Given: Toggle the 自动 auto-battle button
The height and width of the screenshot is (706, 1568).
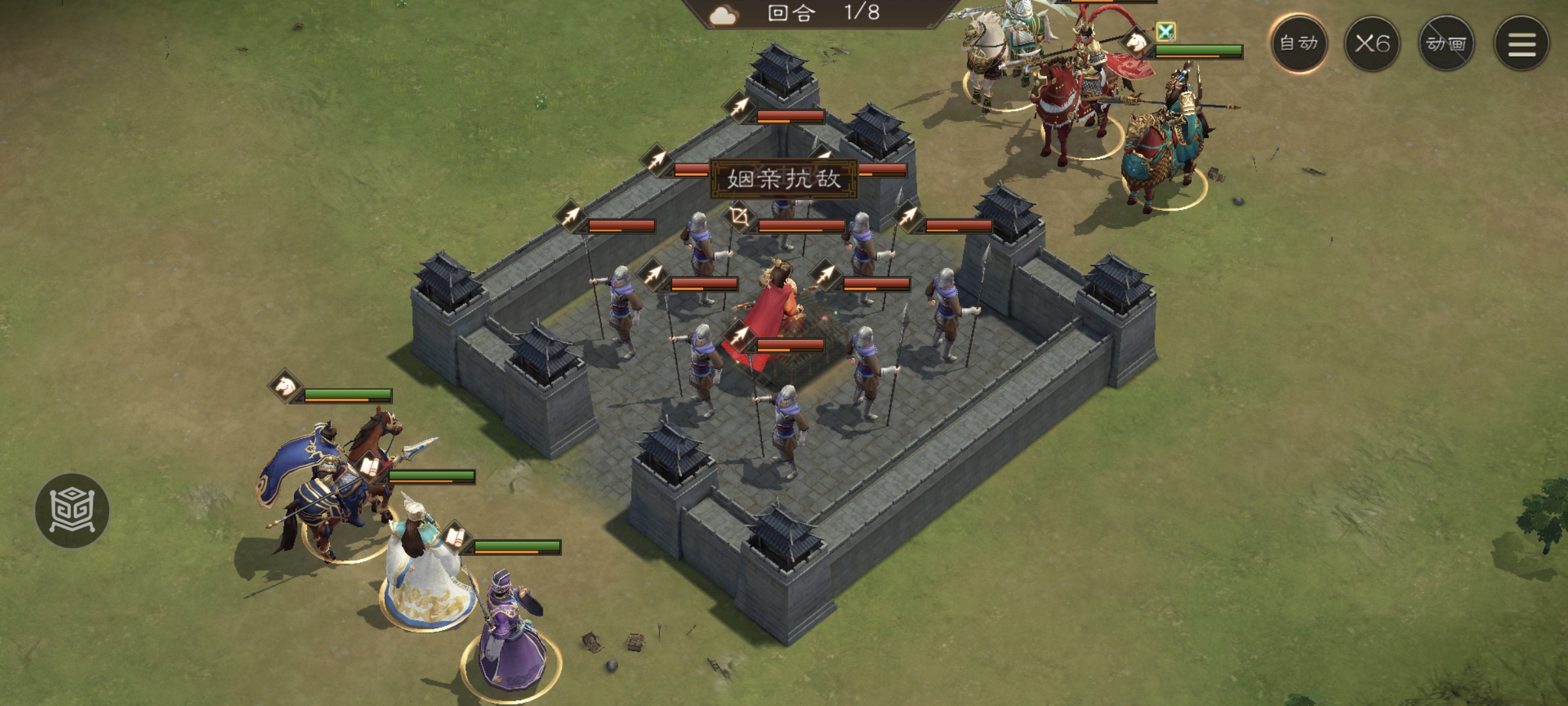Looking at the screenshot, I should 1299,44.
